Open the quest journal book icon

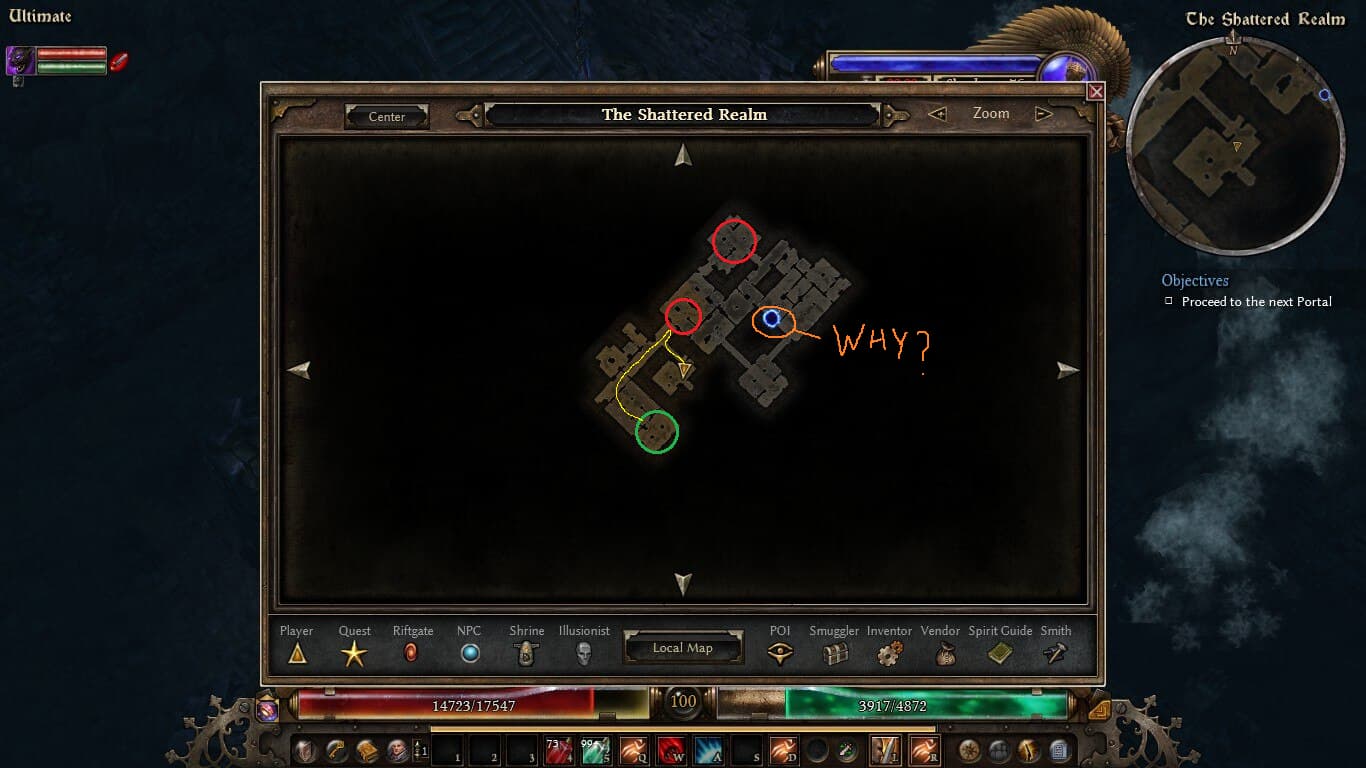[x=366, y=750]
